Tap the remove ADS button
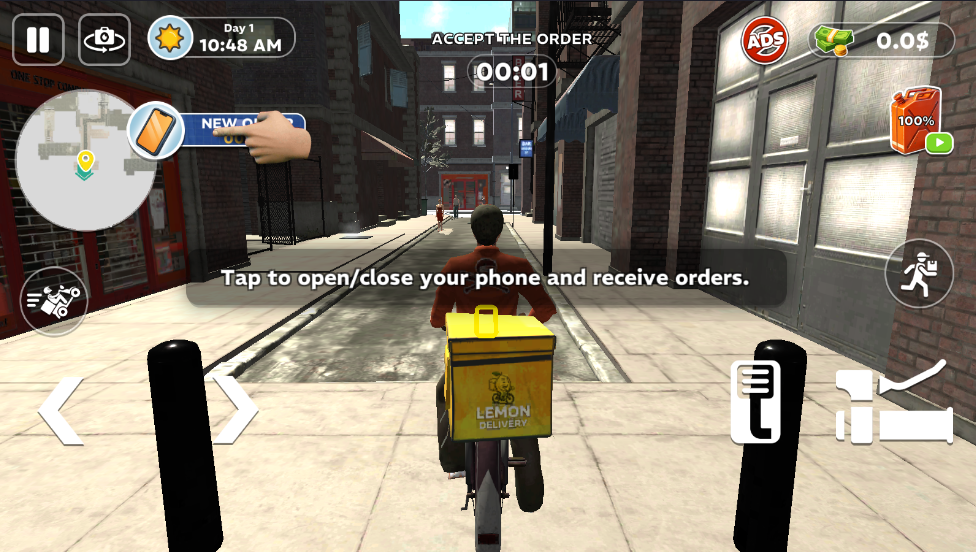Screen dimensions: 976x552 coord(765,41)
